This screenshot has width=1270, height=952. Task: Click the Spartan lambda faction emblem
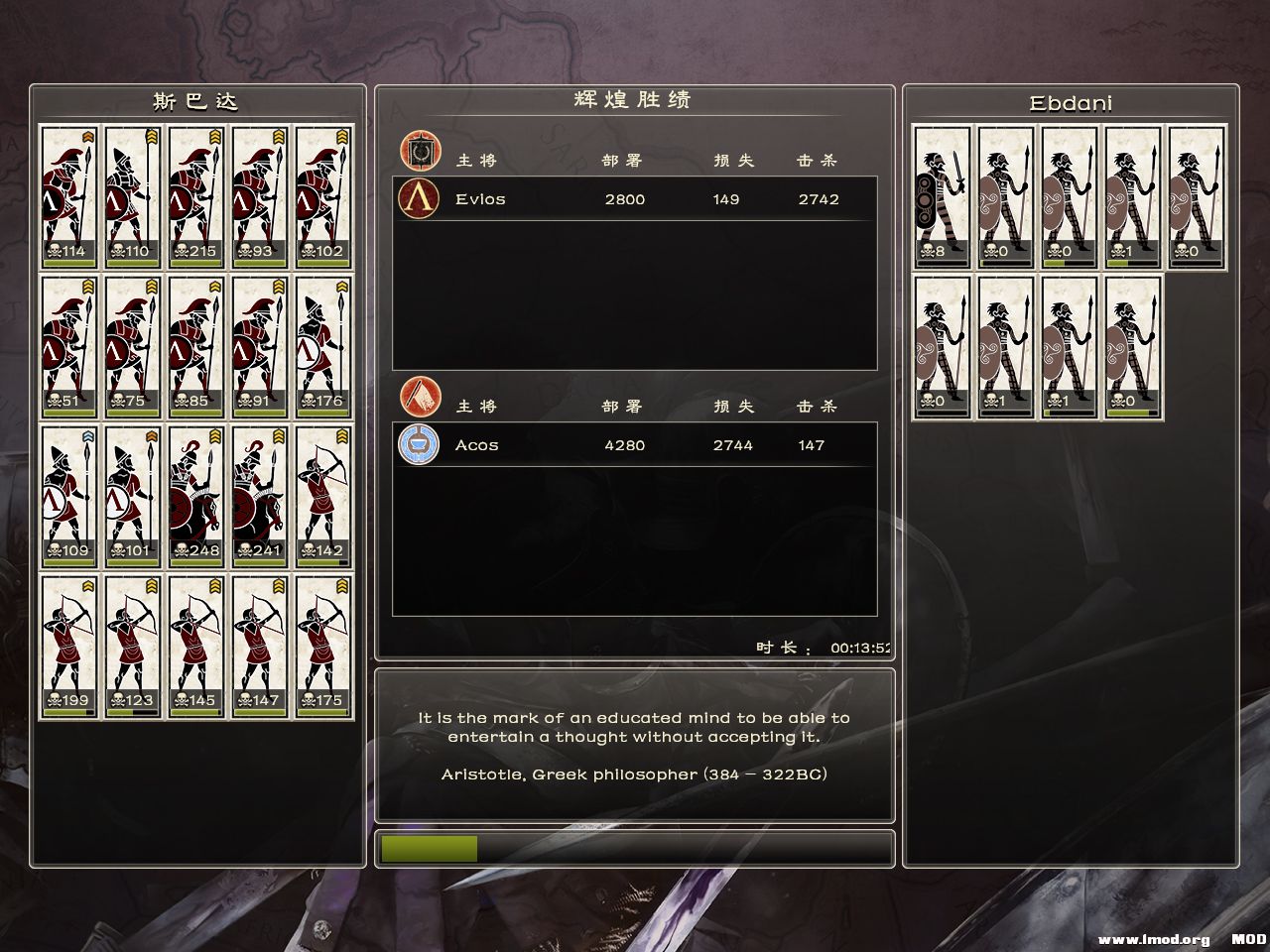click(x=419, y=199)
